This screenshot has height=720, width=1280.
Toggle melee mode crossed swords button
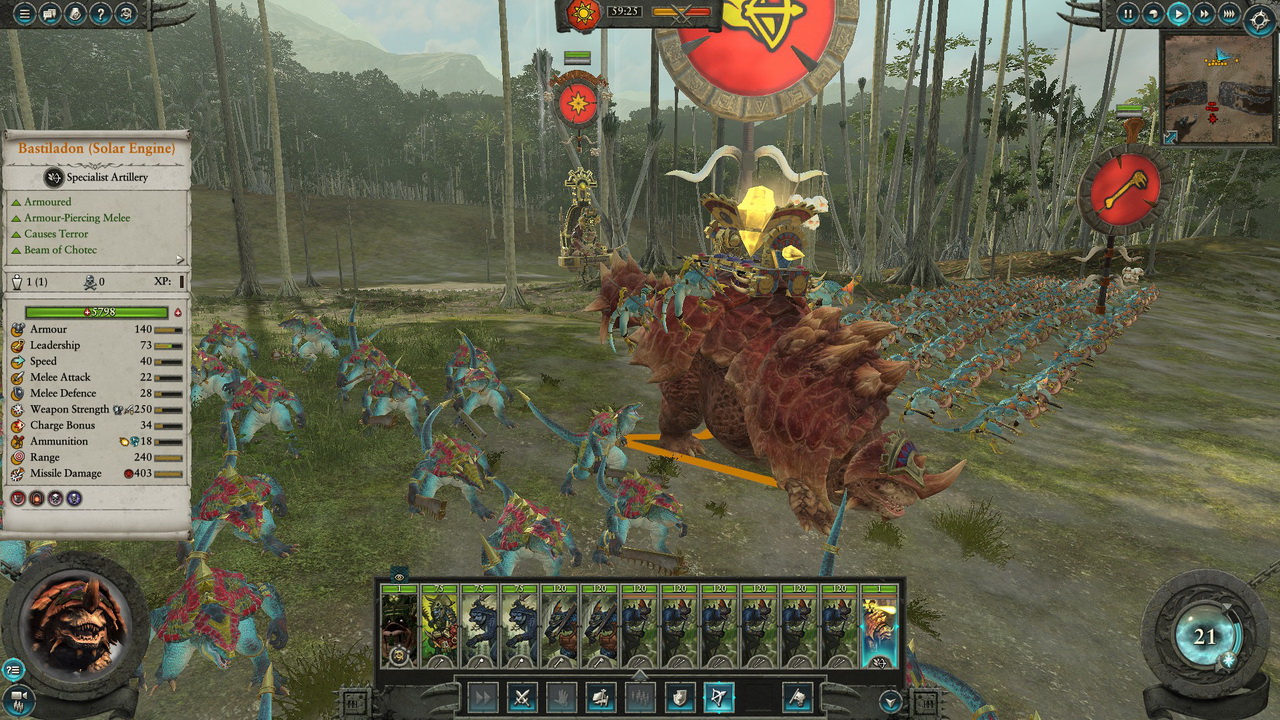[x=522, y=697]
